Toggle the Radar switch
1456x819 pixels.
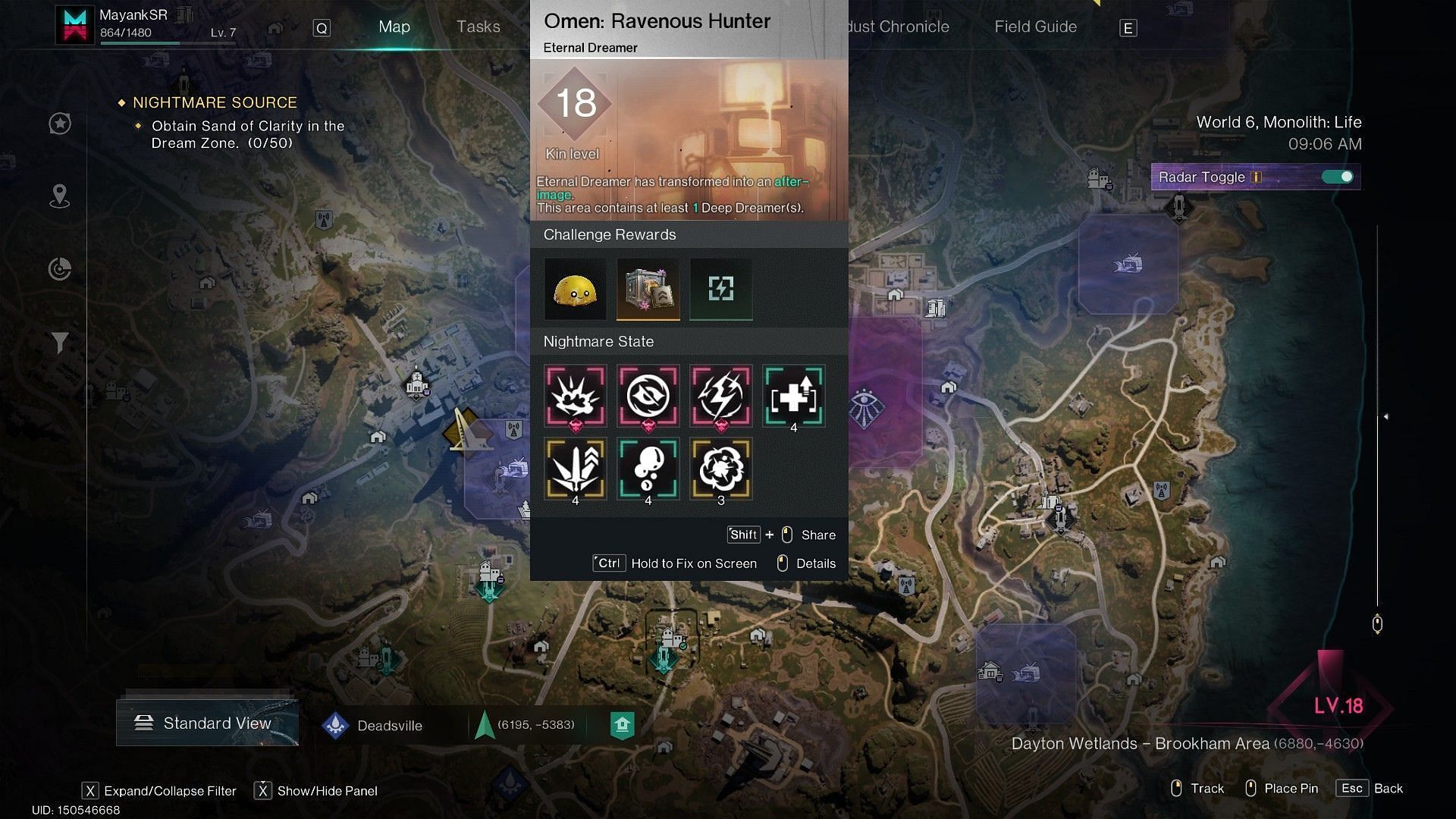point(1337,177)
